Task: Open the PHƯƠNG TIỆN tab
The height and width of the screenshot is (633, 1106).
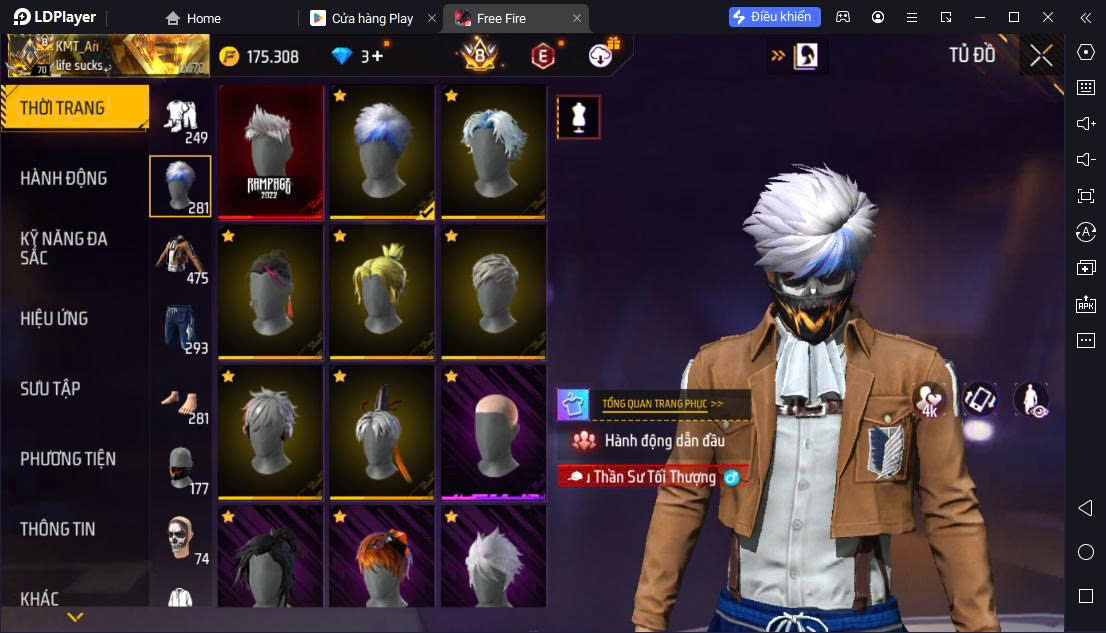Action: pos(68,459)
